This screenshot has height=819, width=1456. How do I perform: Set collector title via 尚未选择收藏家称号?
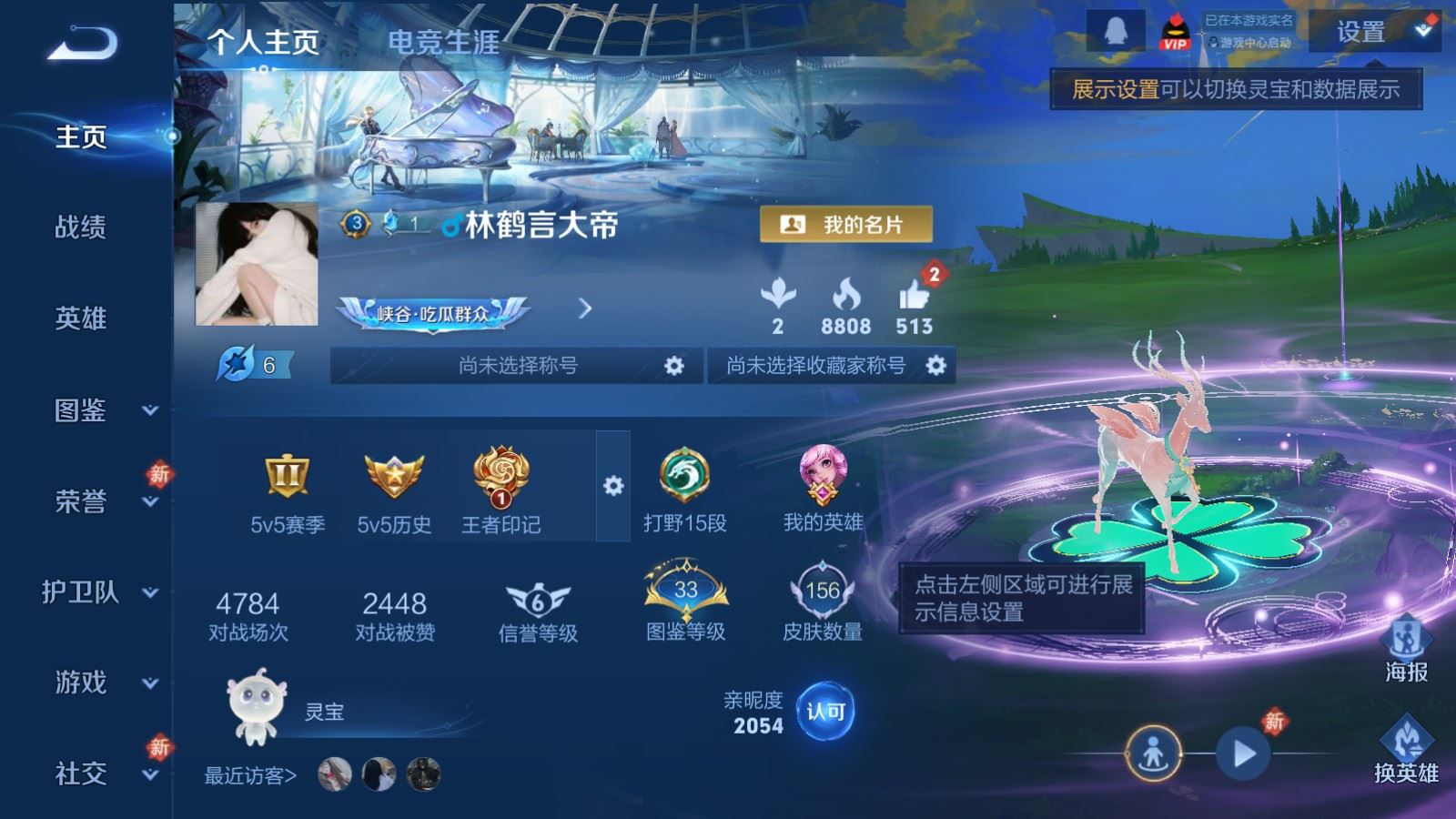pyautogui.click(x=935, y=366)
